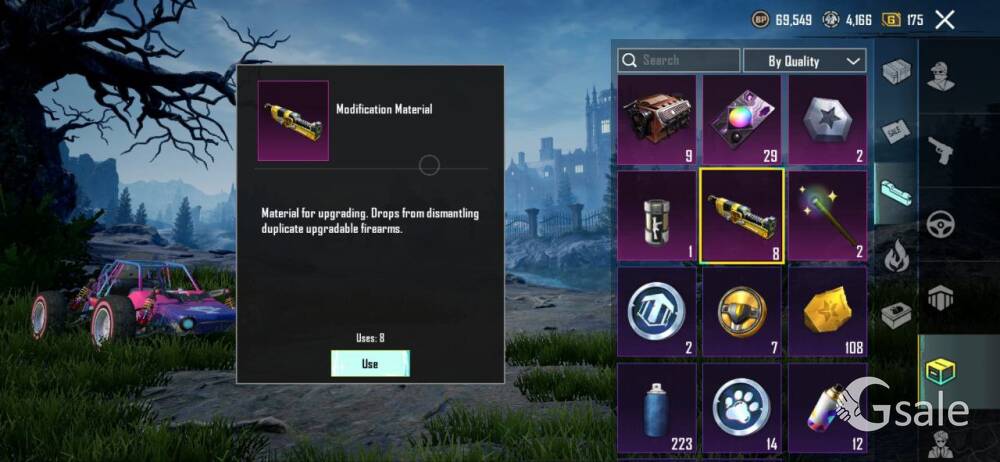The width and height of the screenshot is (1000, 462).
Task: Select the paw print coin slot
Action: pyautogui.click(x=741, y=407)
